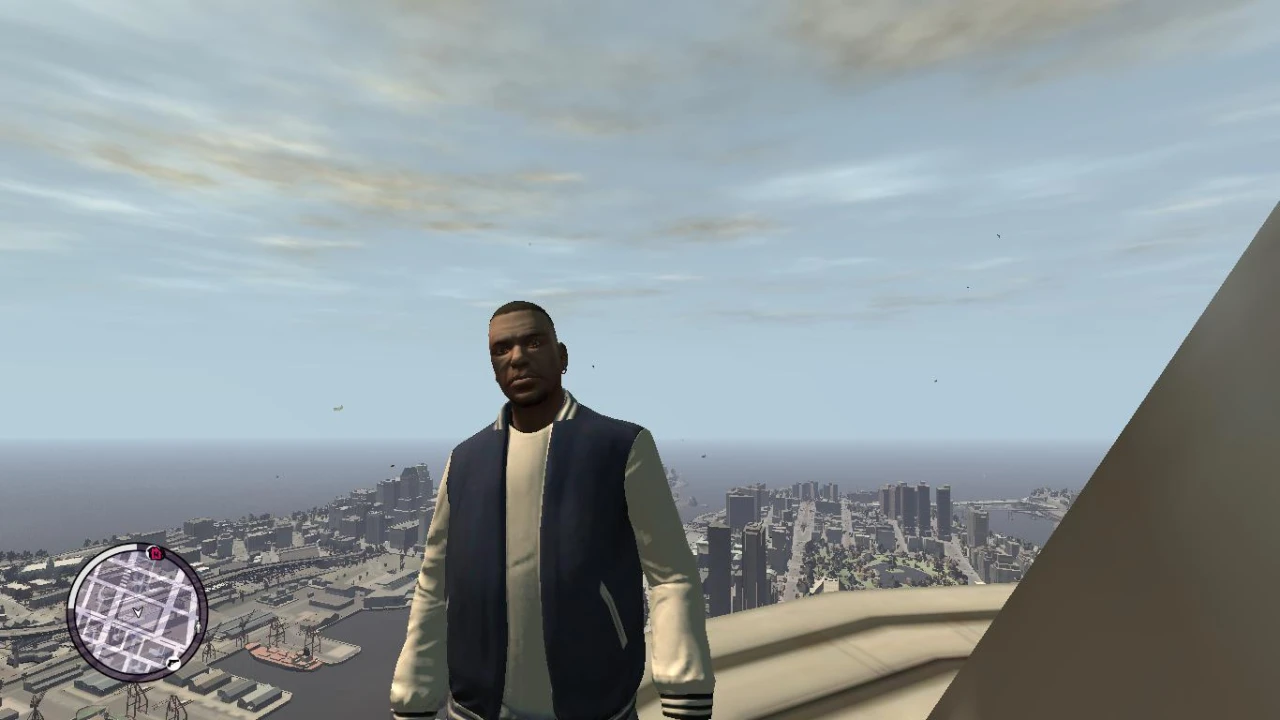The width and height of the screenshot is (1280, 720).
Task: Click the distant downtown skyscraper cluster
Action: (x=900, y=500)
